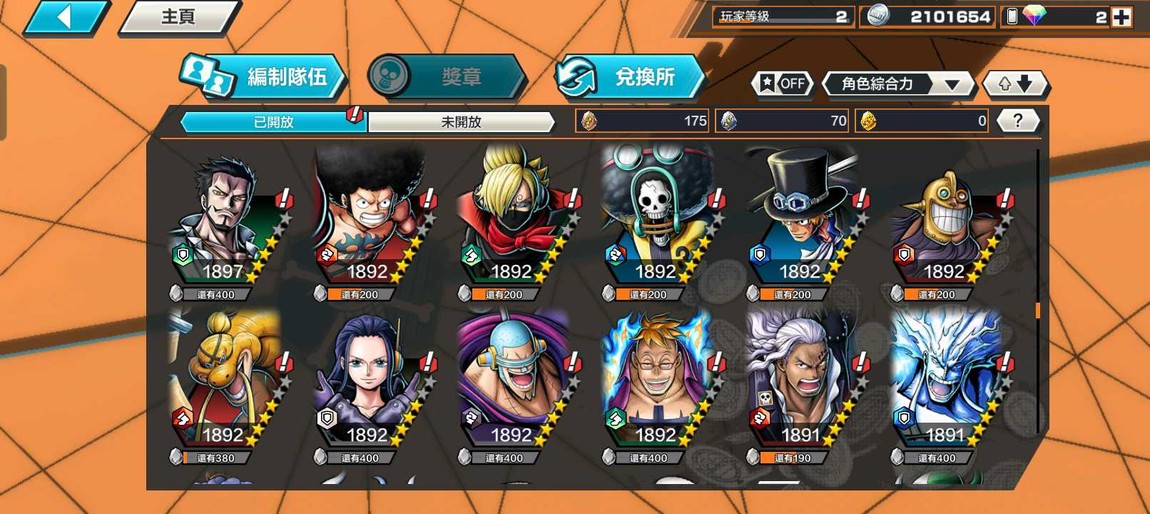The height and width of the screenshot is (514, 1150).
Task: Go back with the arrow button
Action: coord(66,17)
